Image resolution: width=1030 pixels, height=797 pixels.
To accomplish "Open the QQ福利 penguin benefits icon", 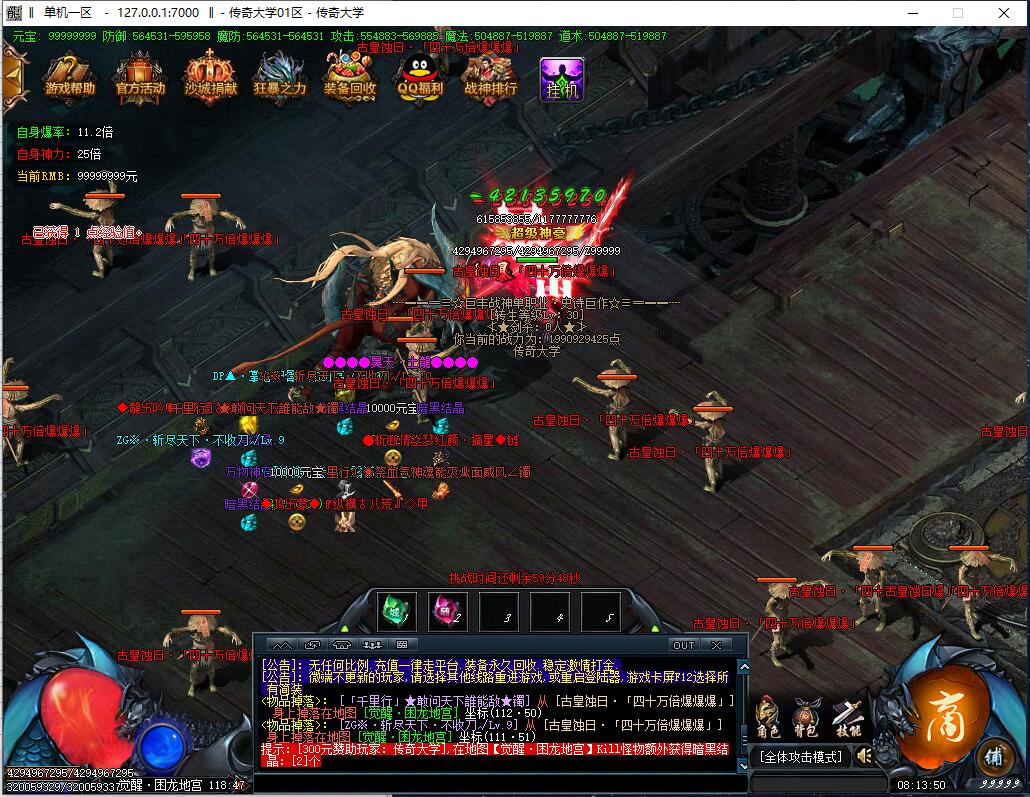I will [x=420, y=74].
